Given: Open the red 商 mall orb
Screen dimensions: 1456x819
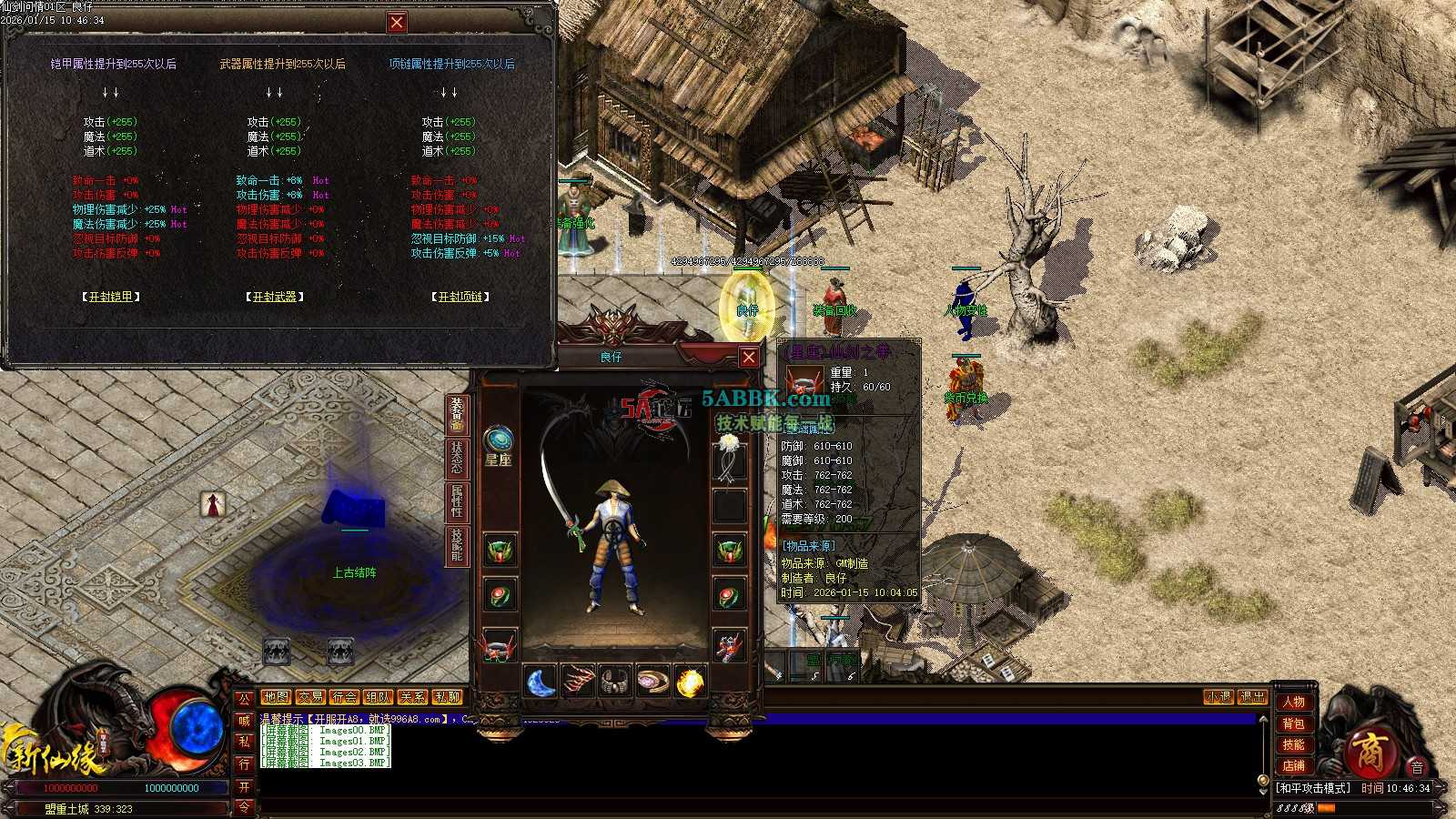Looking at the screenshot, I should tap(1369, 752).
